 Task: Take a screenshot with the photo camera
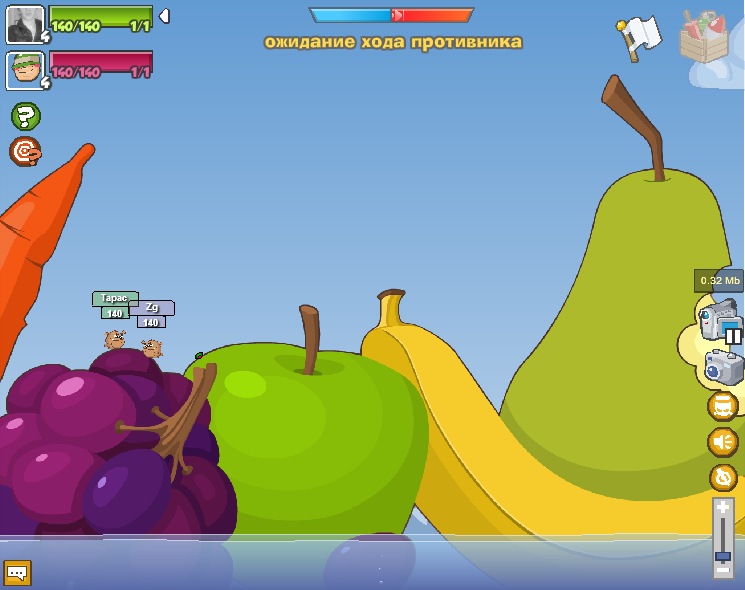click(x=723, y=367)
